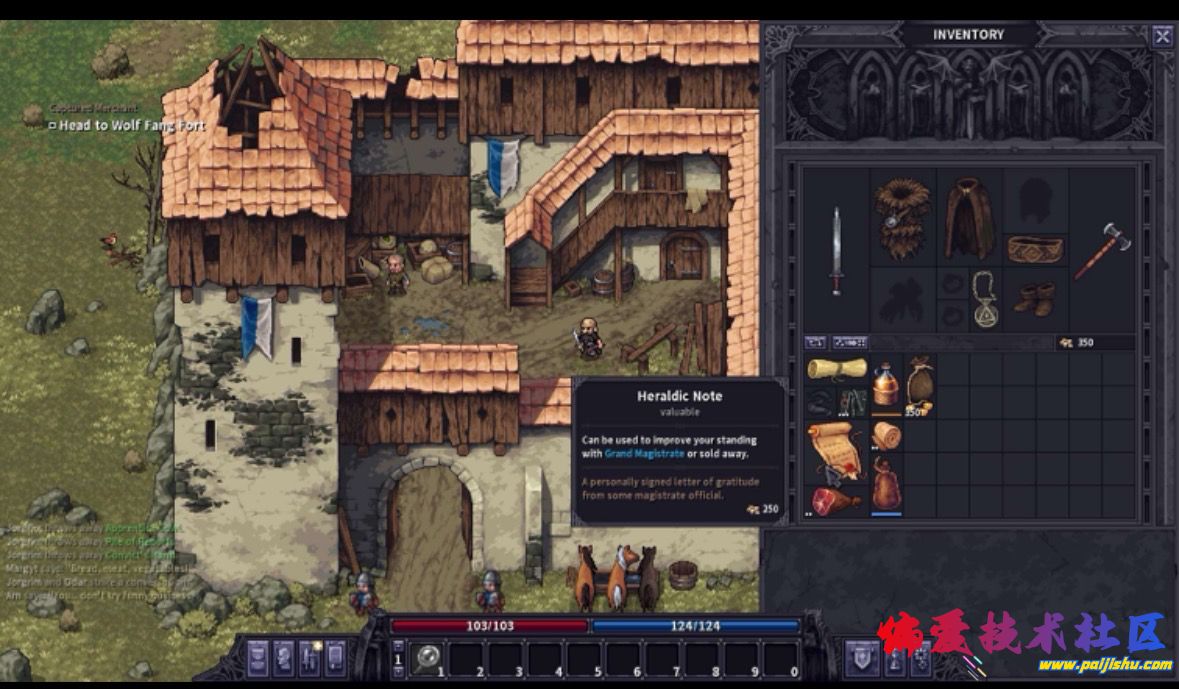The width and height of the screenshot is (1179, 689).
Task: Select the ham leg food item
Action: tap(834, 500)
